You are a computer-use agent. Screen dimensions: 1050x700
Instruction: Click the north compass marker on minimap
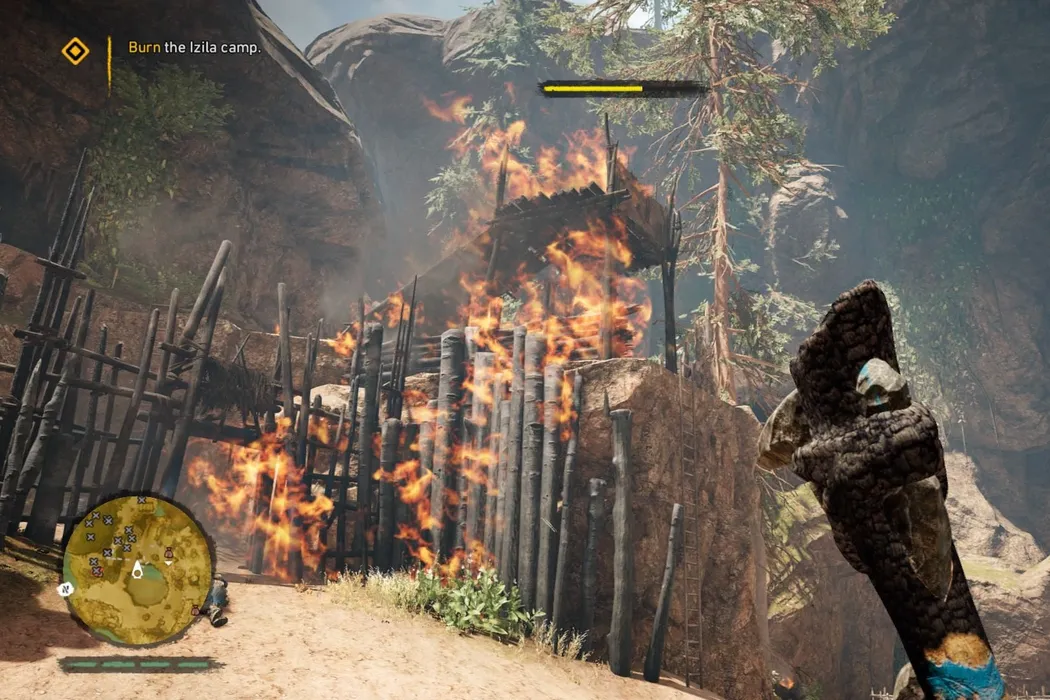[x=67, y=589]
